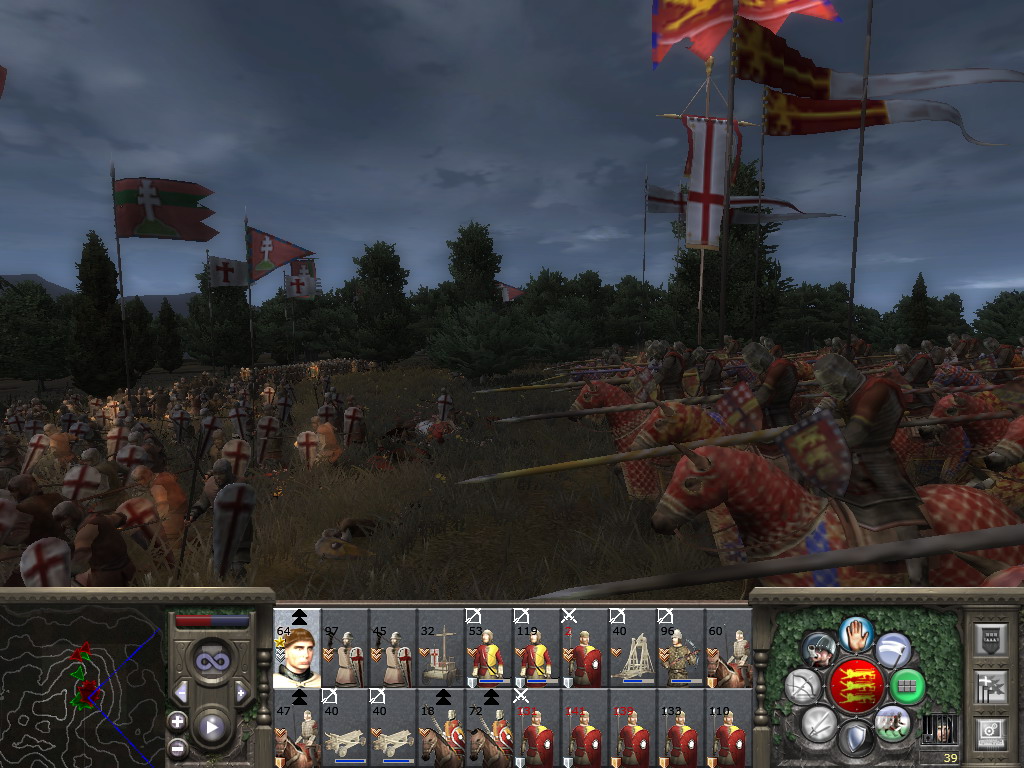Click the battle minimap

pyautogui.click(x=82, y=680)
